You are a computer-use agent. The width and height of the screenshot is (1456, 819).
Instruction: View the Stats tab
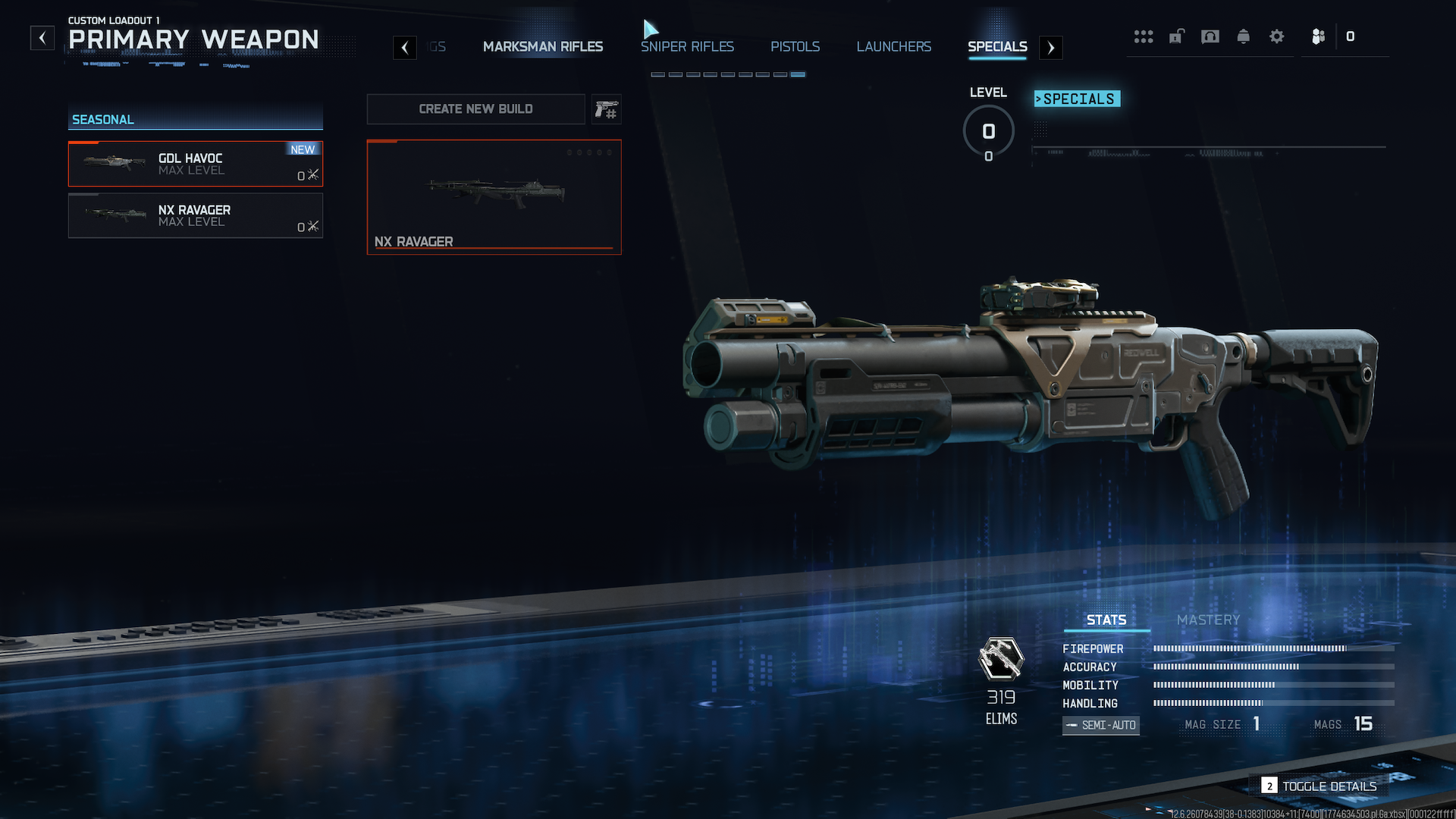[1106, 620]
